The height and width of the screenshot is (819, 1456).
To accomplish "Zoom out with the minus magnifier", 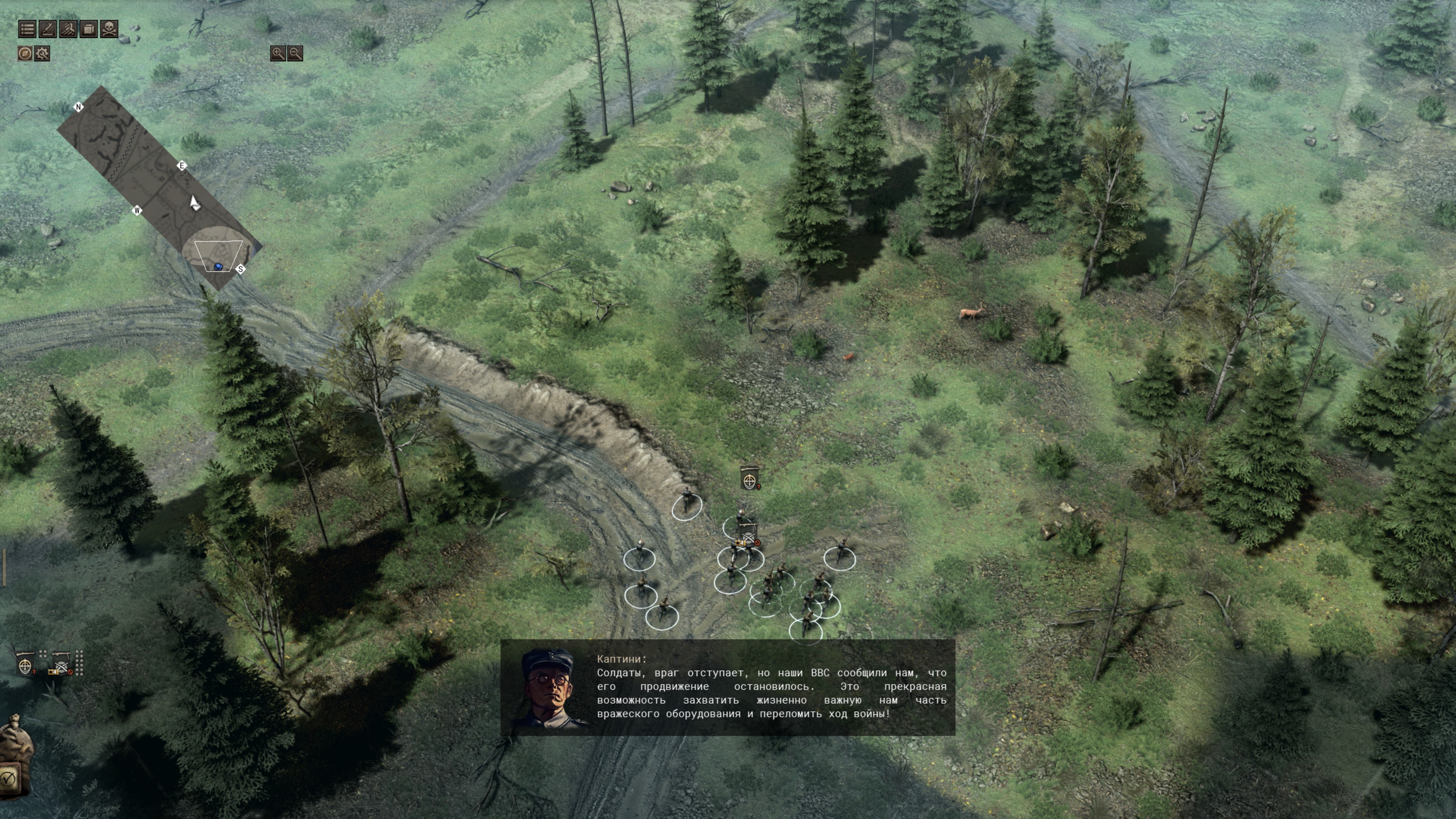I will pos(295,53).
